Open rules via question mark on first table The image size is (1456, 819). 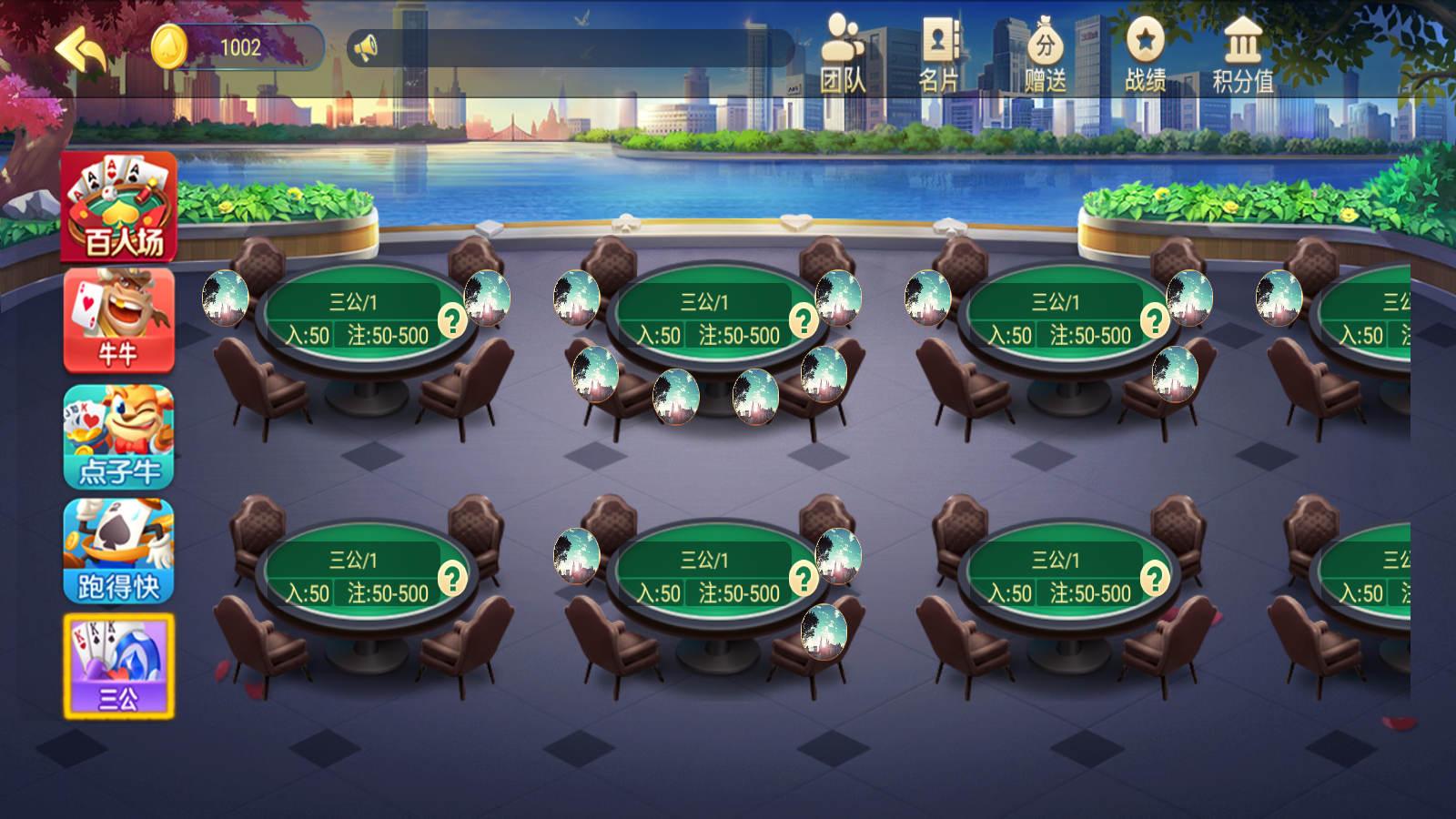coord(450,320)
